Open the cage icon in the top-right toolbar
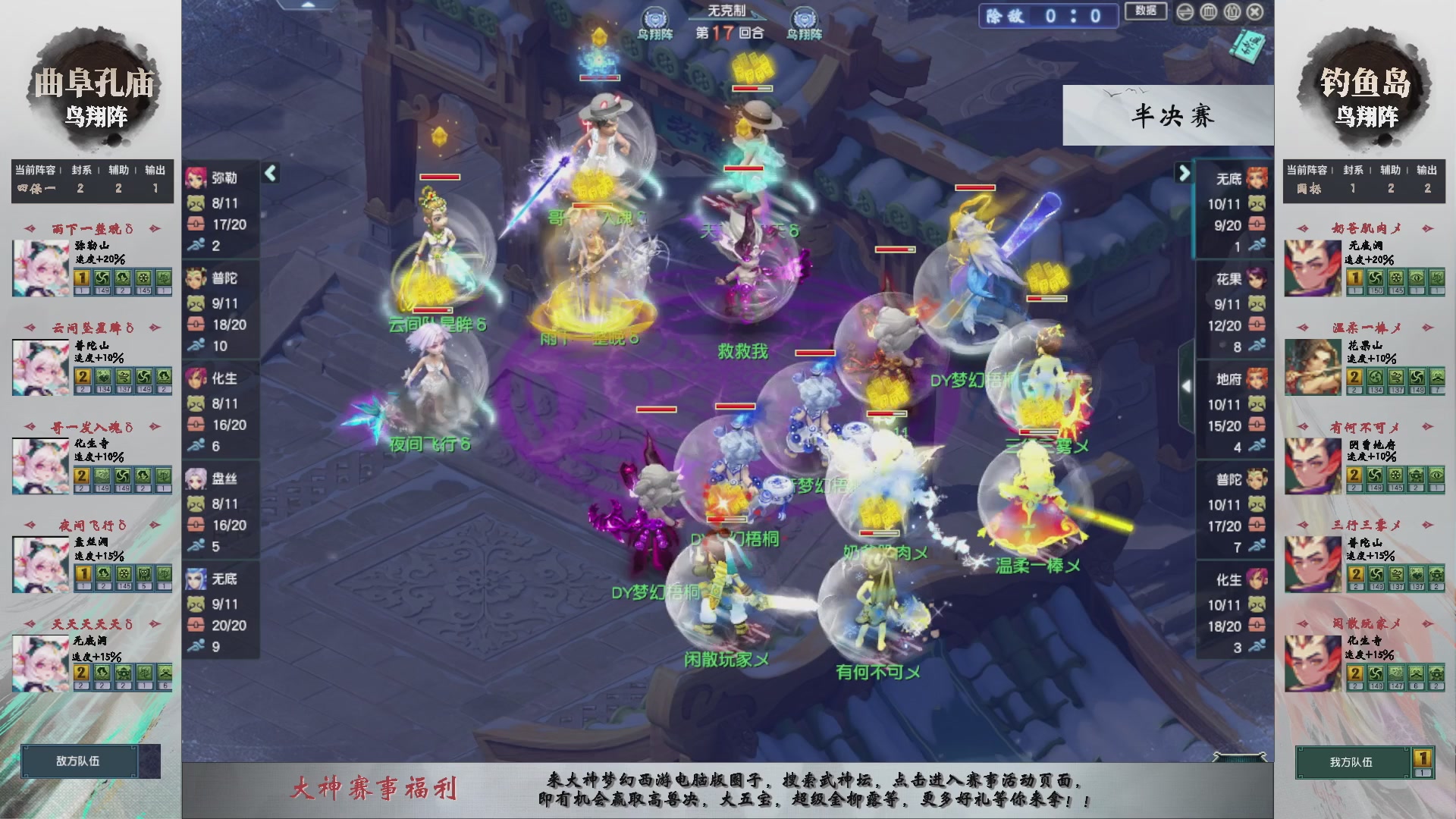1456x819 pixels. pyautogui.click(x=1208, y=12)
